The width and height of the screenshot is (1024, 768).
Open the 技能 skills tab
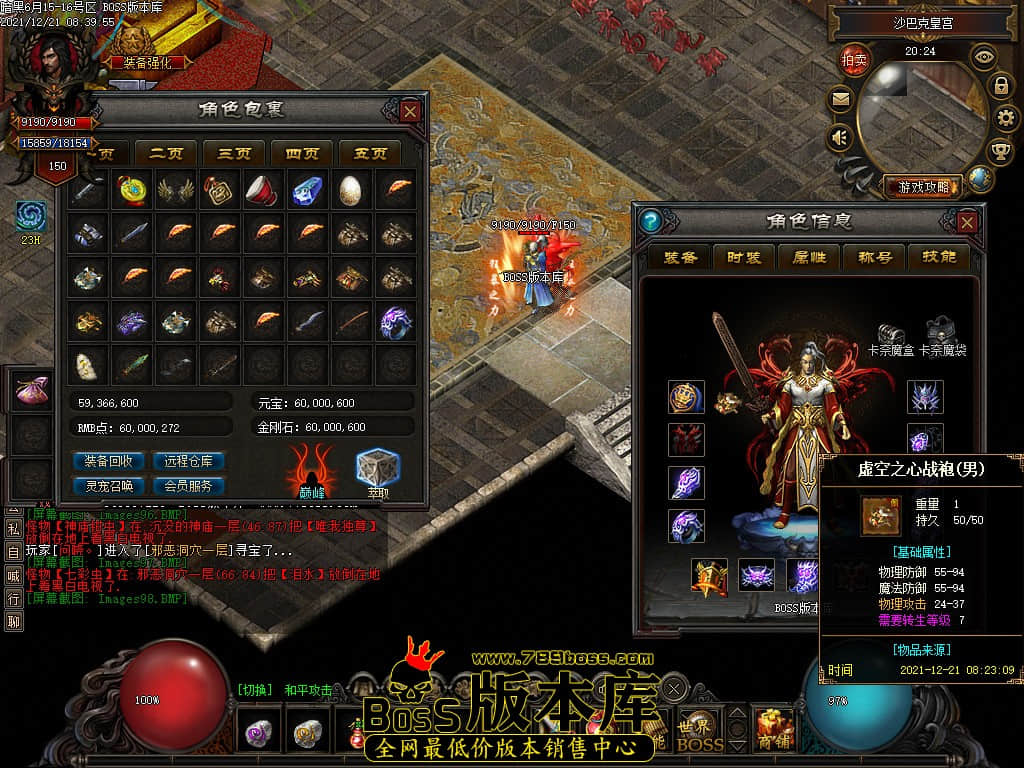(939, 257)
